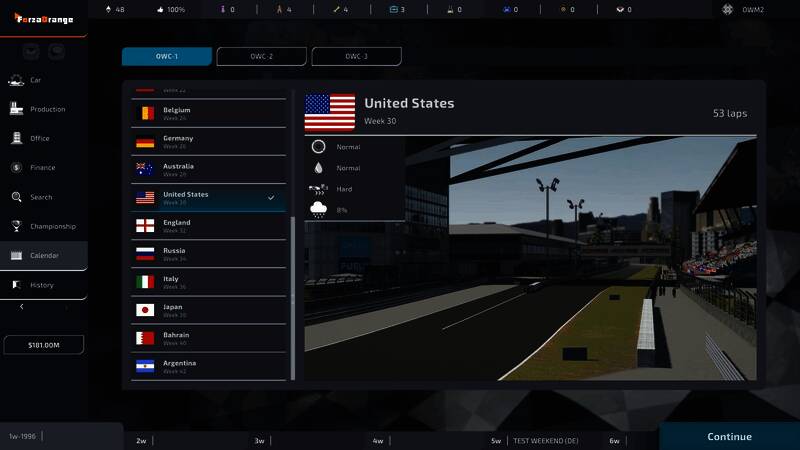
Task: Switch to the OWC-2 tab
Action: pyautogui.click(x=262, y=56)
